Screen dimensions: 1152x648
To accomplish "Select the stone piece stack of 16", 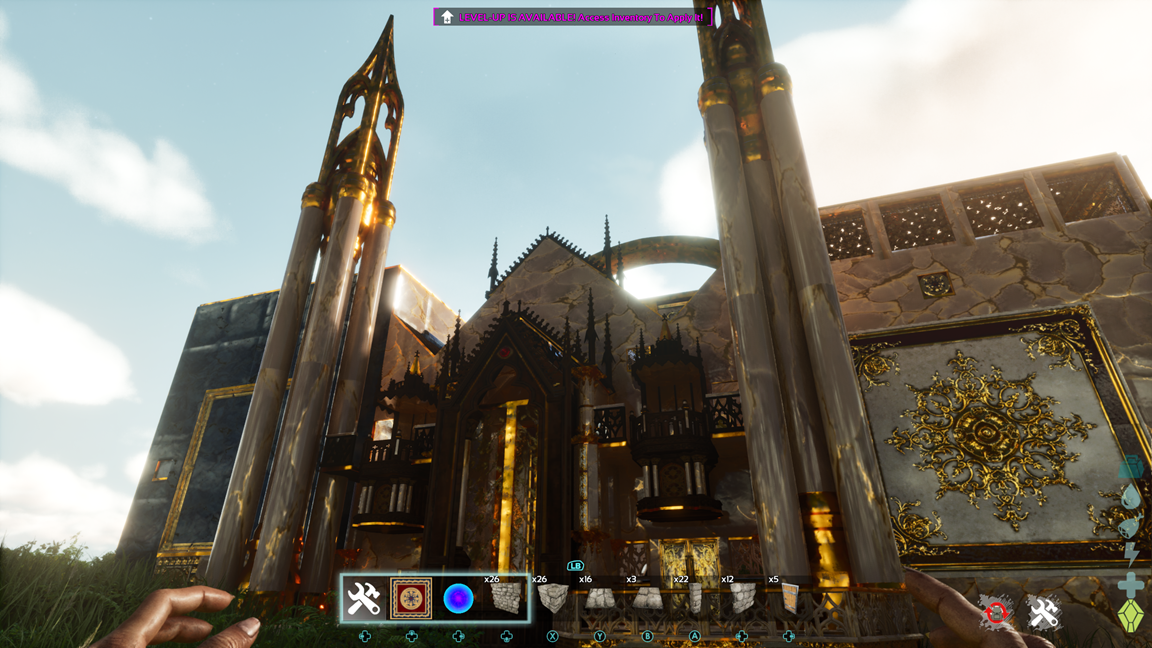I will (x=599, y=598).
